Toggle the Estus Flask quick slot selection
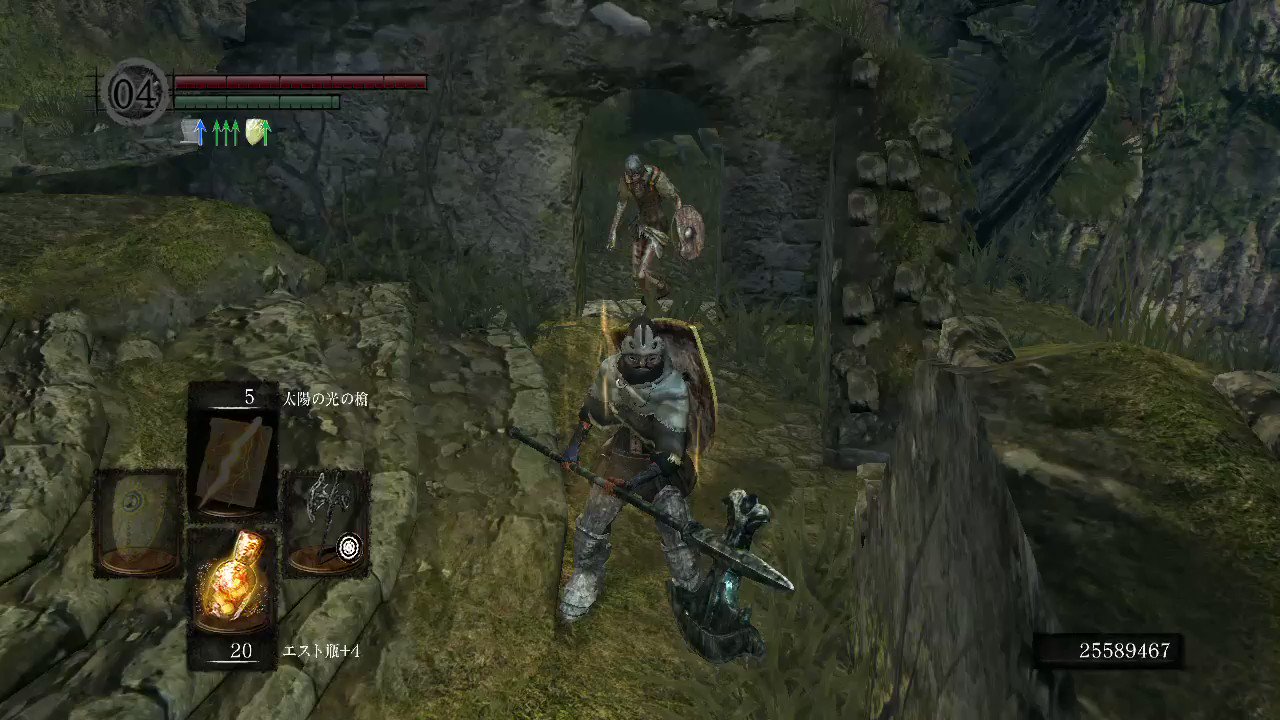Screen dimensions: 1280x720 tap(232, 580)
